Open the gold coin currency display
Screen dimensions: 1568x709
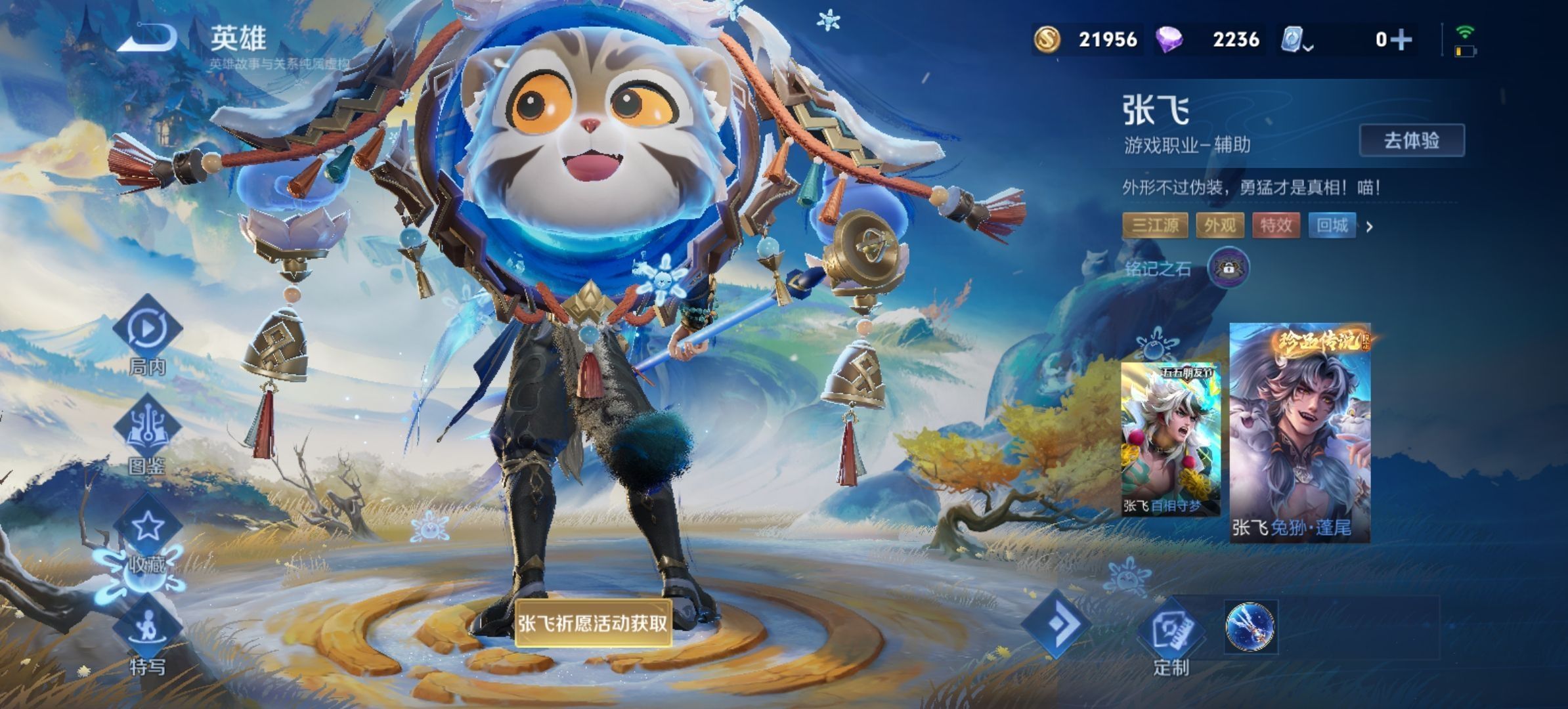1086,40
